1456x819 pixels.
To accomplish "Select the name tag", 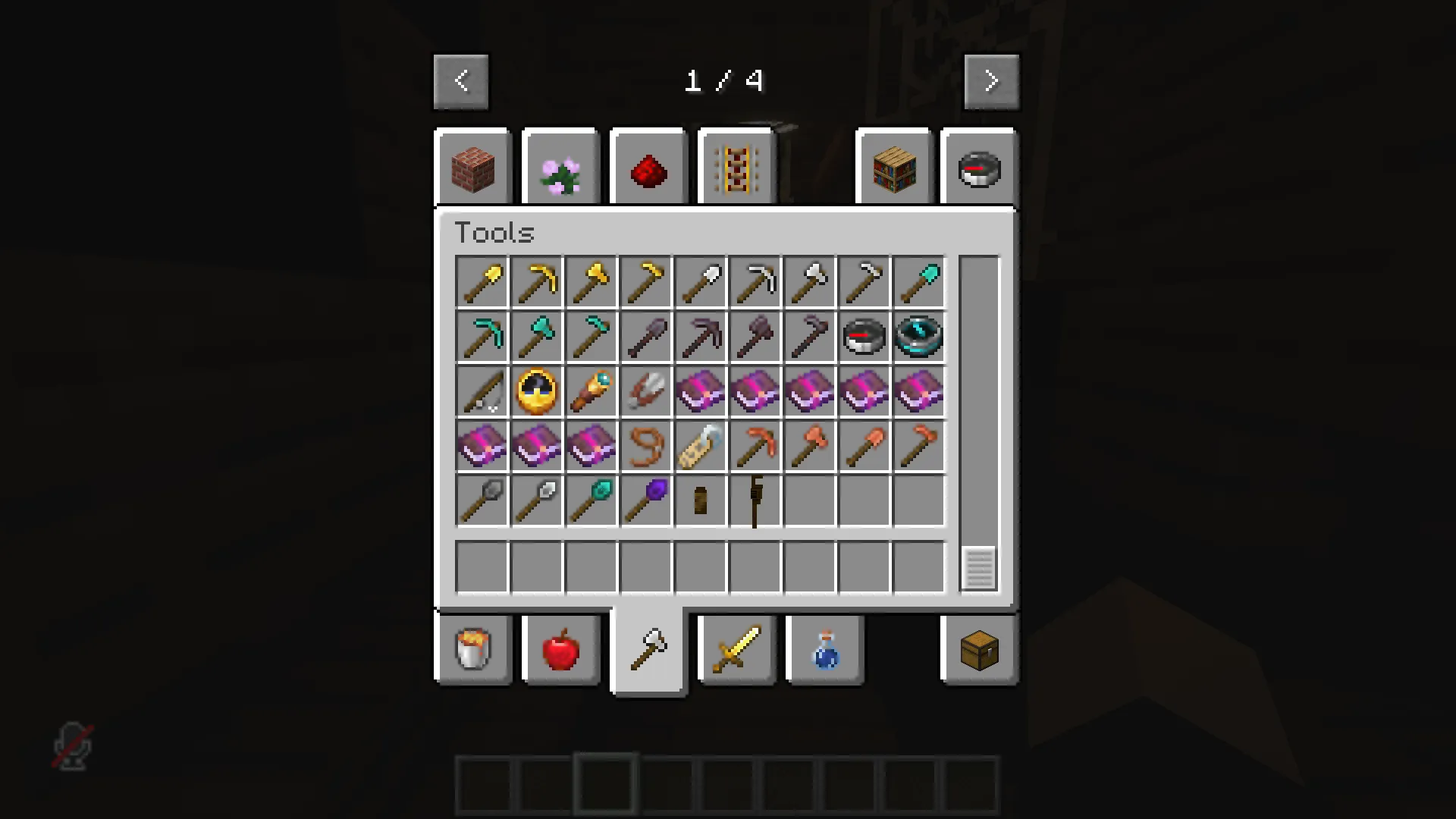I will click(x=701, y=446).
